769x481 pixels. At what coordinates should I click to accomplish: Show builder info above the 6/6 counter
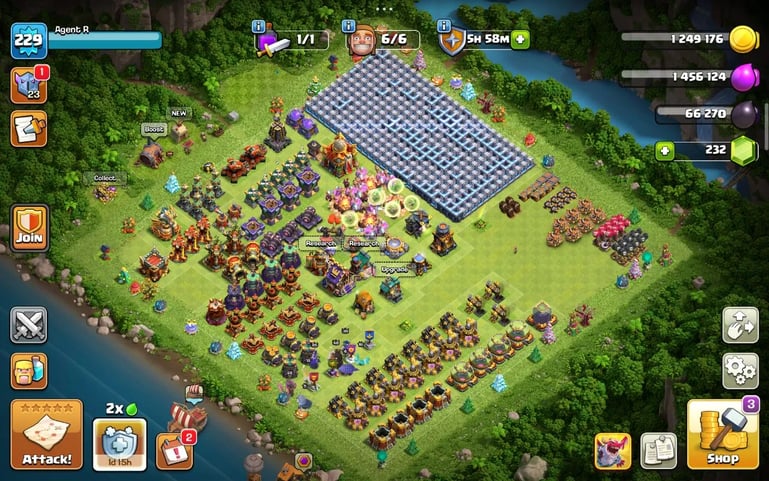[x=350, y=25]
